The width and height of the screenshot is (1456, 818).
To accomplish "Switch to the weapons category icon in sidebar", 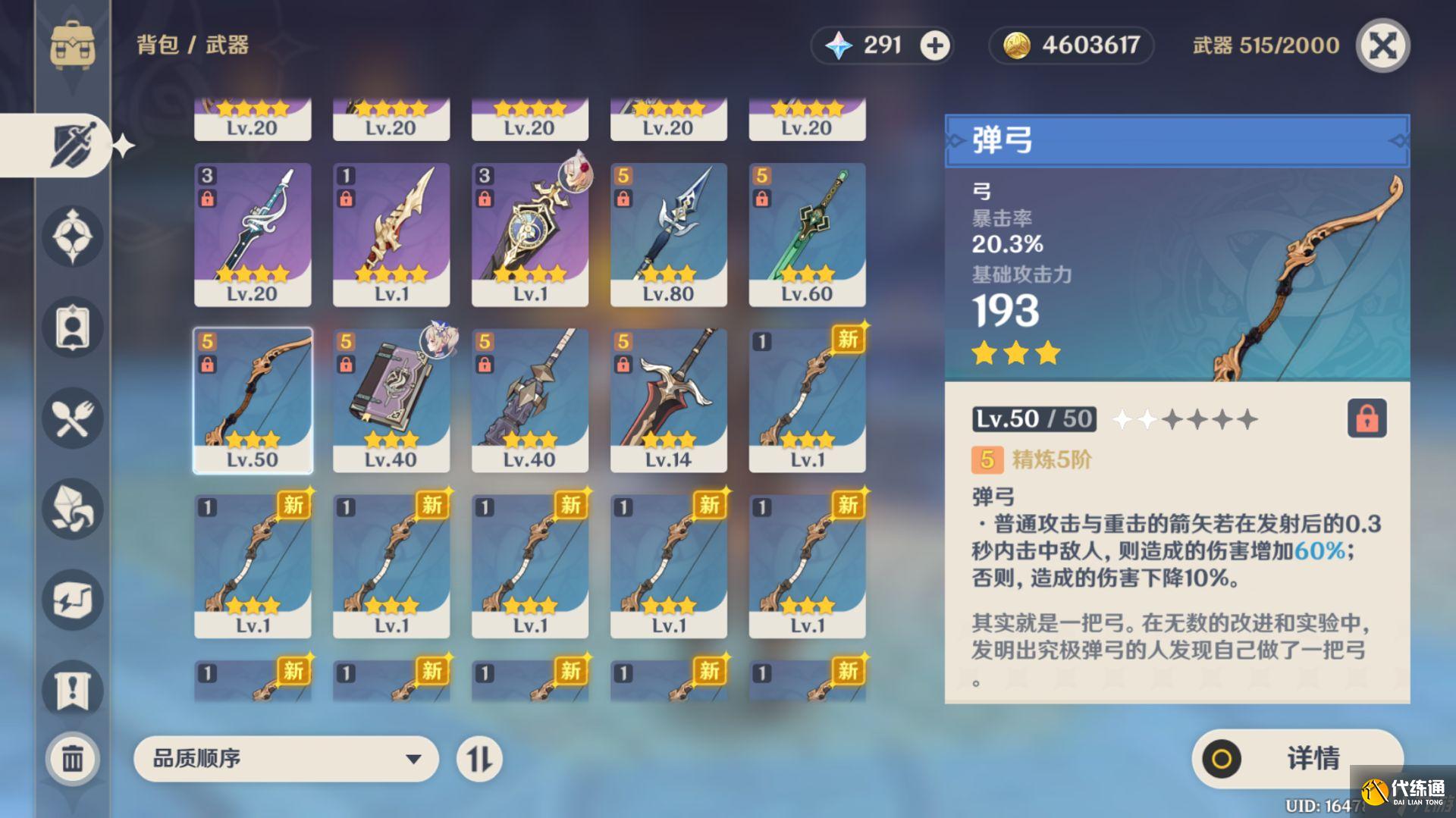I will coord(72,144).
